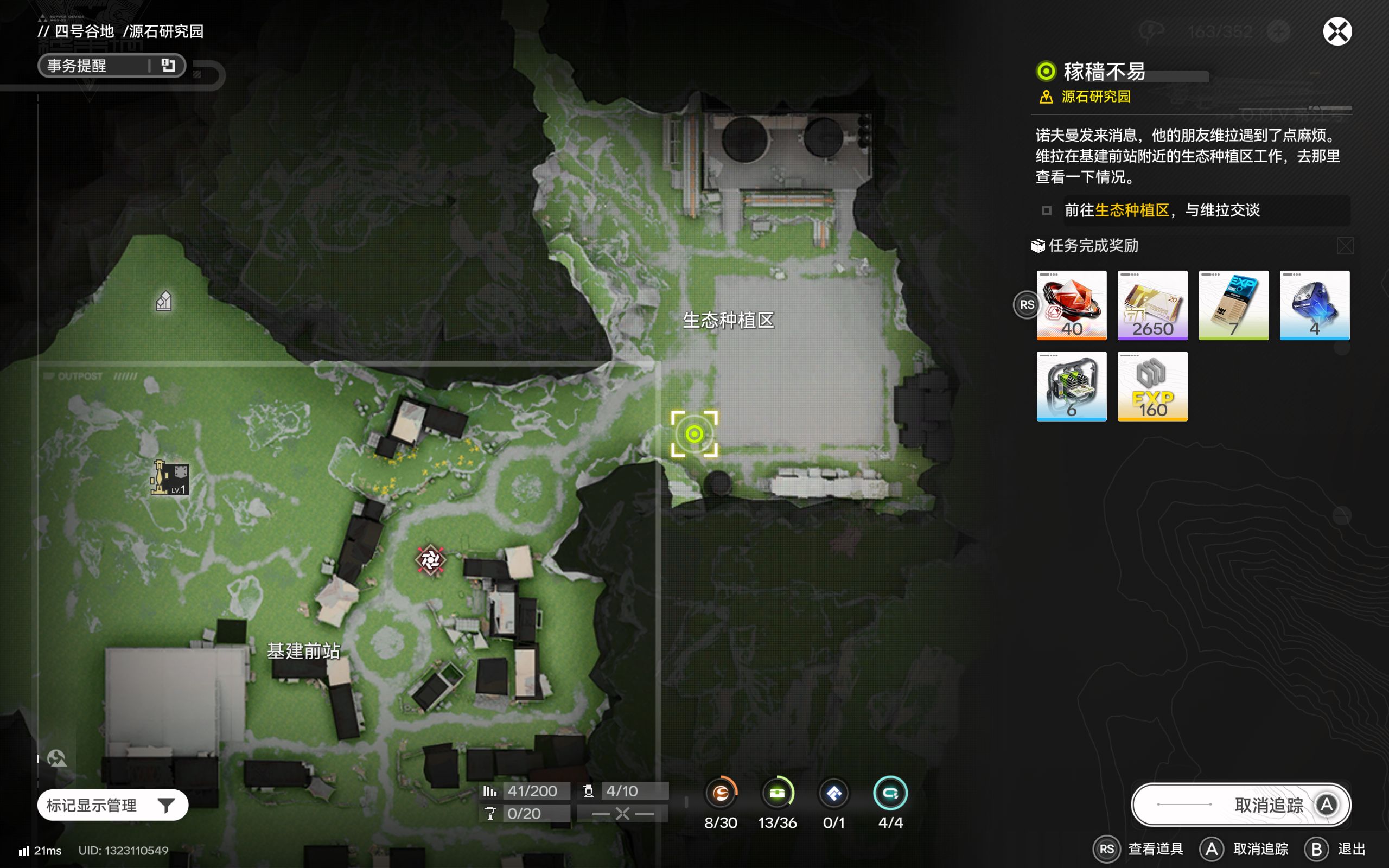Viewport: 1389px width, 868px height.
Task: Click the 取消追踪 untrack button
Action: point(1240,805)
